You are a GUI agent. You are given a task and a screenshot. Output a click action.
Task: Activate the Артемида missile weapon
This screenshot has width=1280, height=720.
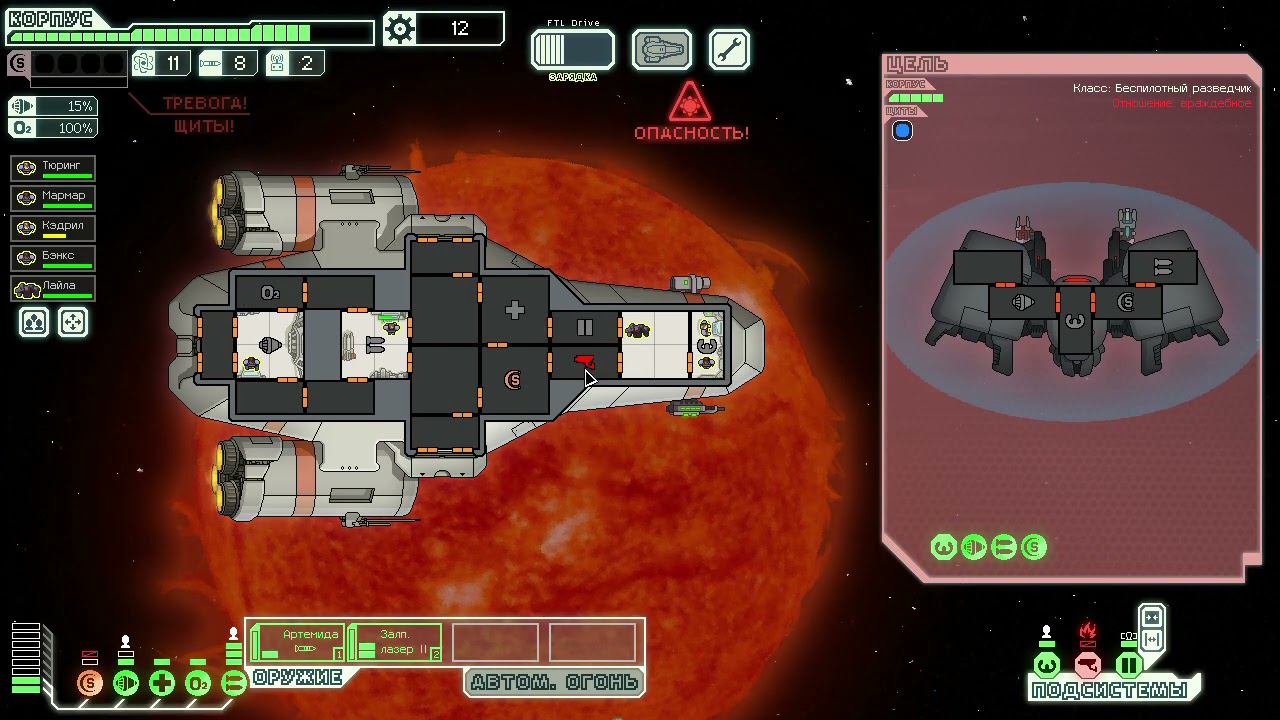(297, 642)
